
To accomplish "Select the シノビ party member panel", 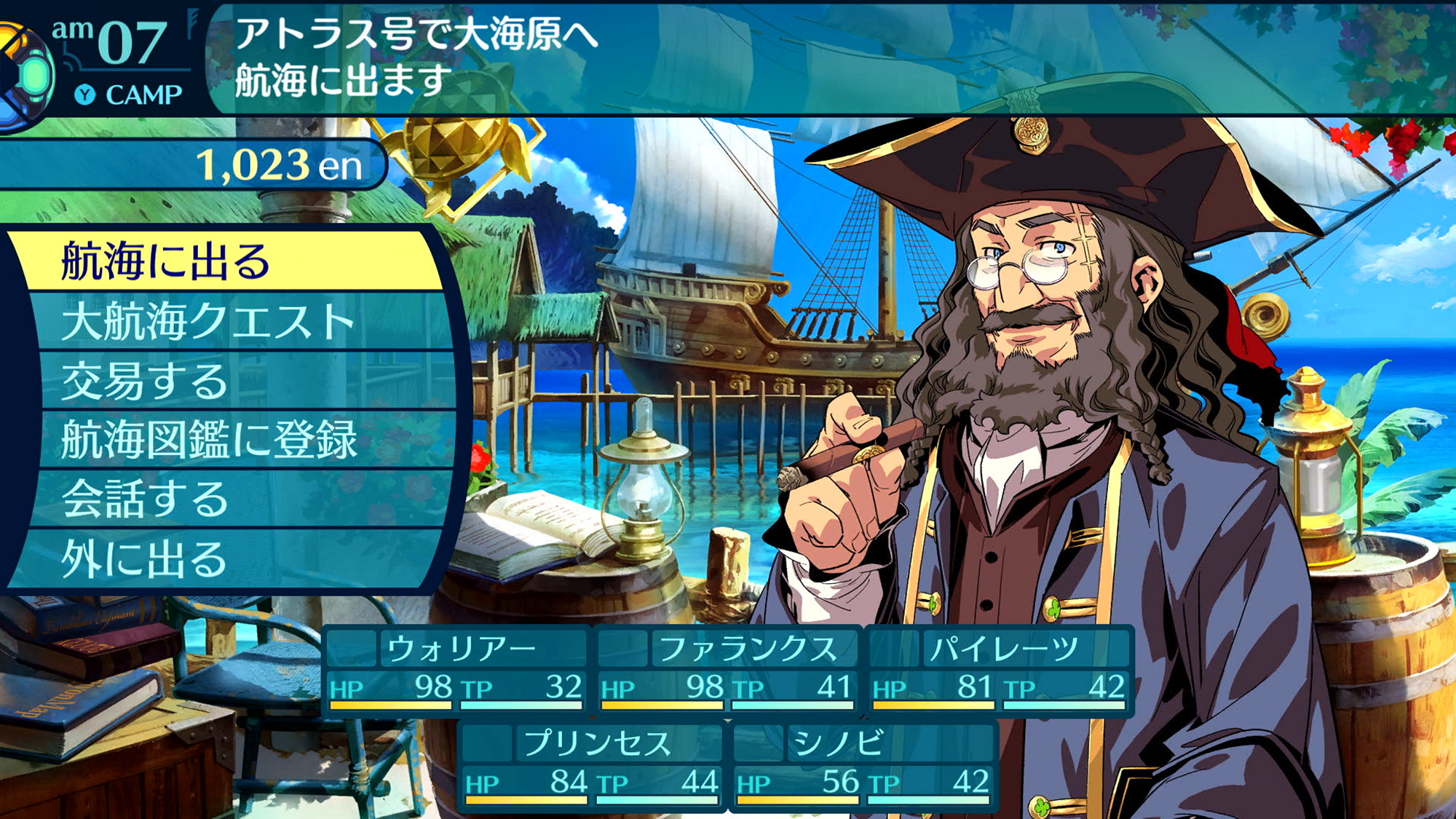I will 863,765.
